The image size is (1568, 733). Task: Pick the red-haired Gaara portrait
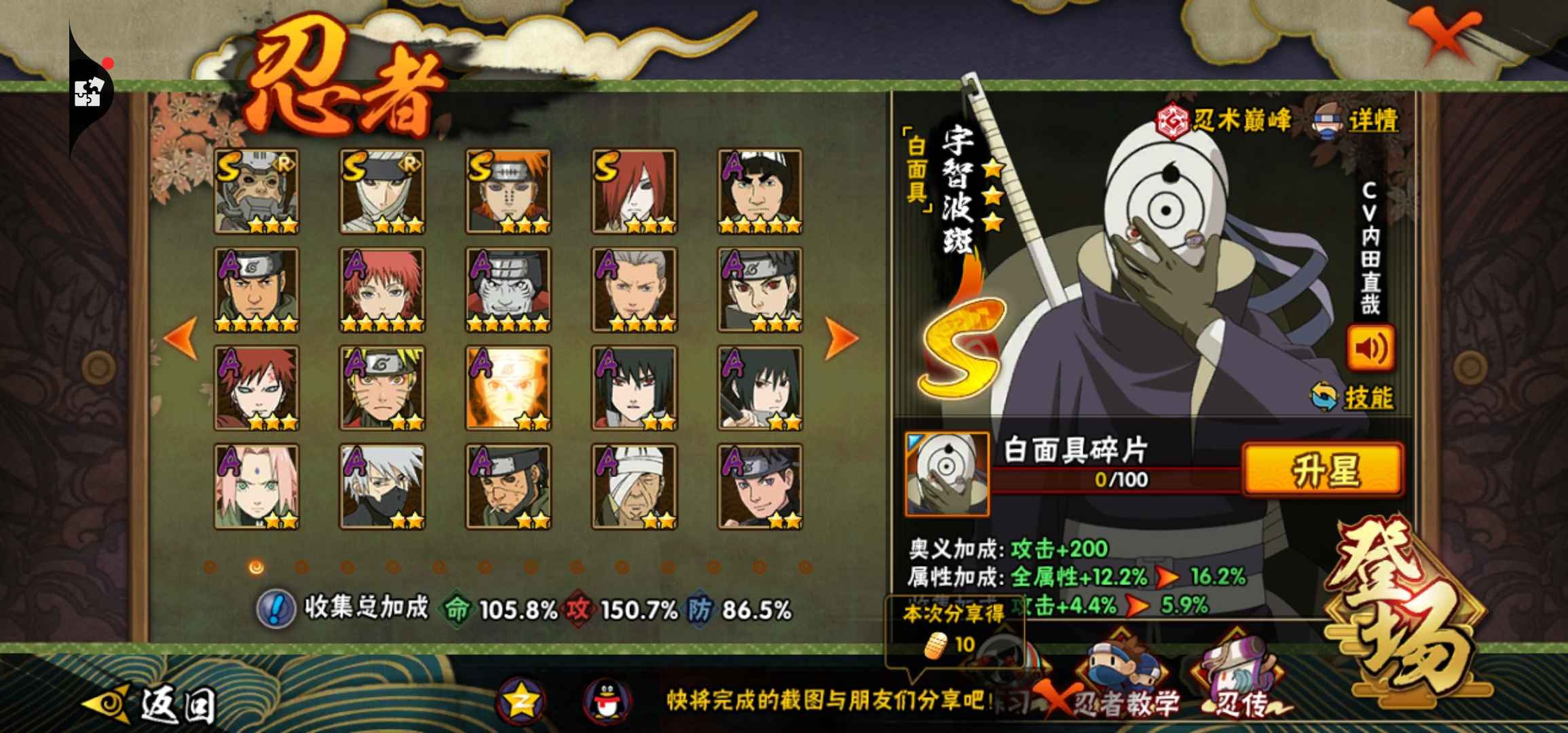(x=257, y=388)
